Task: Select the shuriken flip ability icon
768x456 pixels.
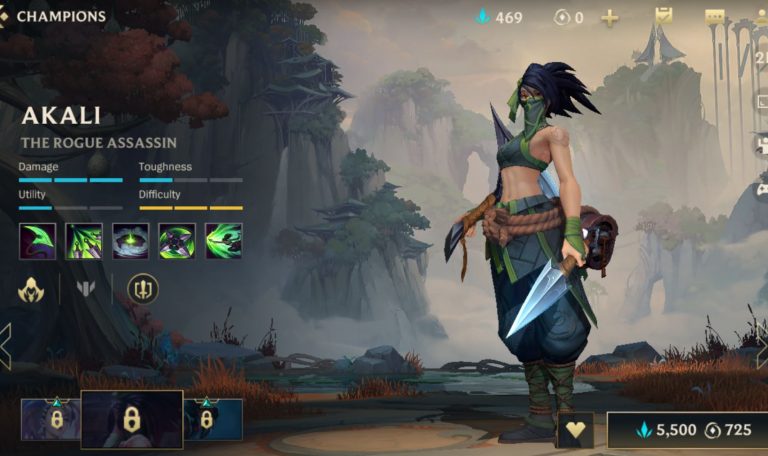Action: (177, 241)
